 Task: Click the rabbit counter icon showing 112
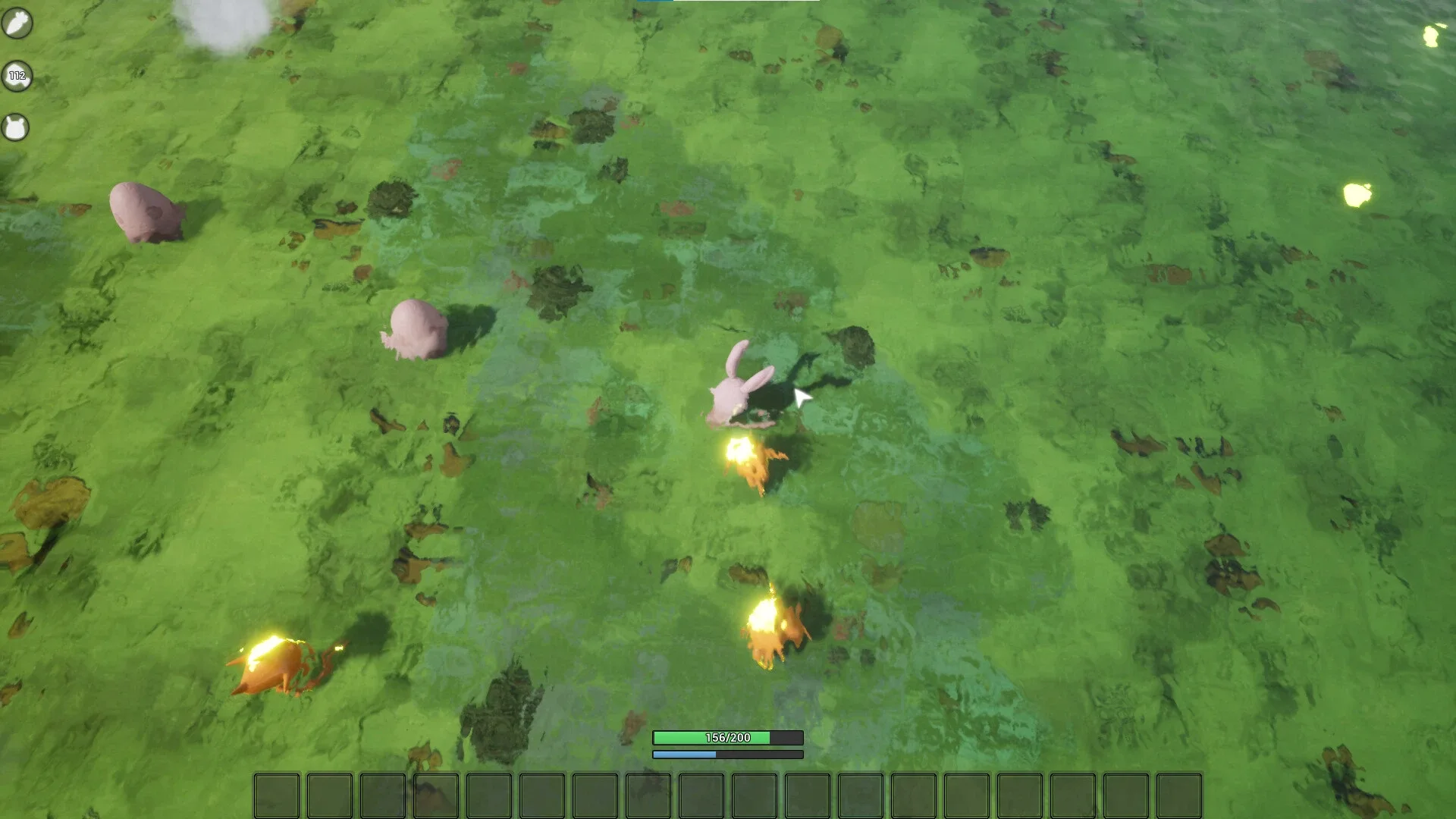click(17, 76)
